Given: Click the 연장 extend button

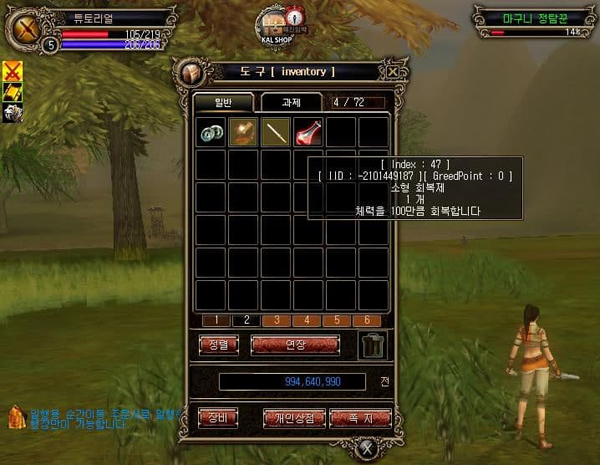Looking at the screenshot, I should 296,345.
